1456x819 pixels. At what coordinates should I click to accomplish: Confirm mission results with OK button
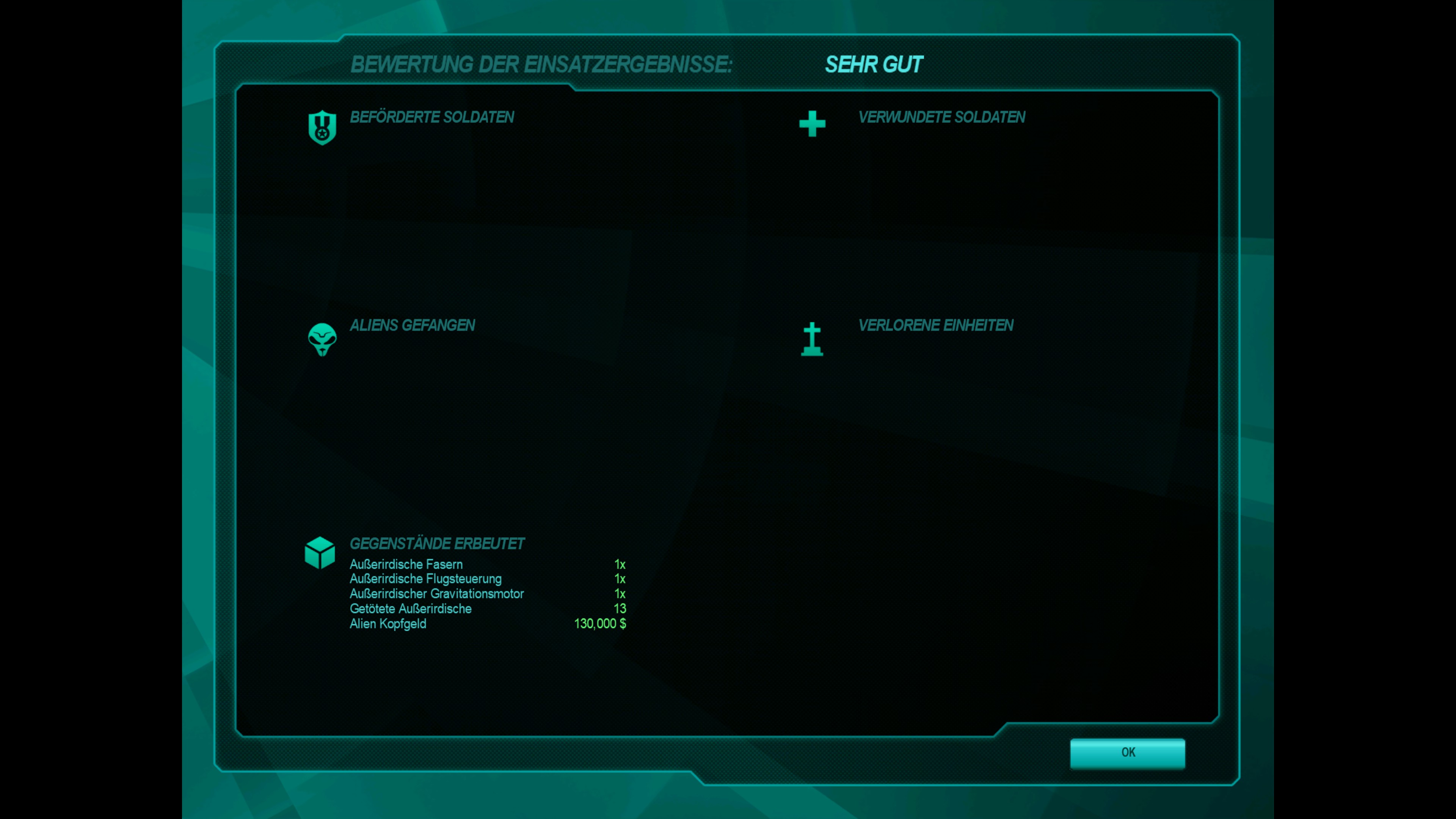(x=1127, y=753)
